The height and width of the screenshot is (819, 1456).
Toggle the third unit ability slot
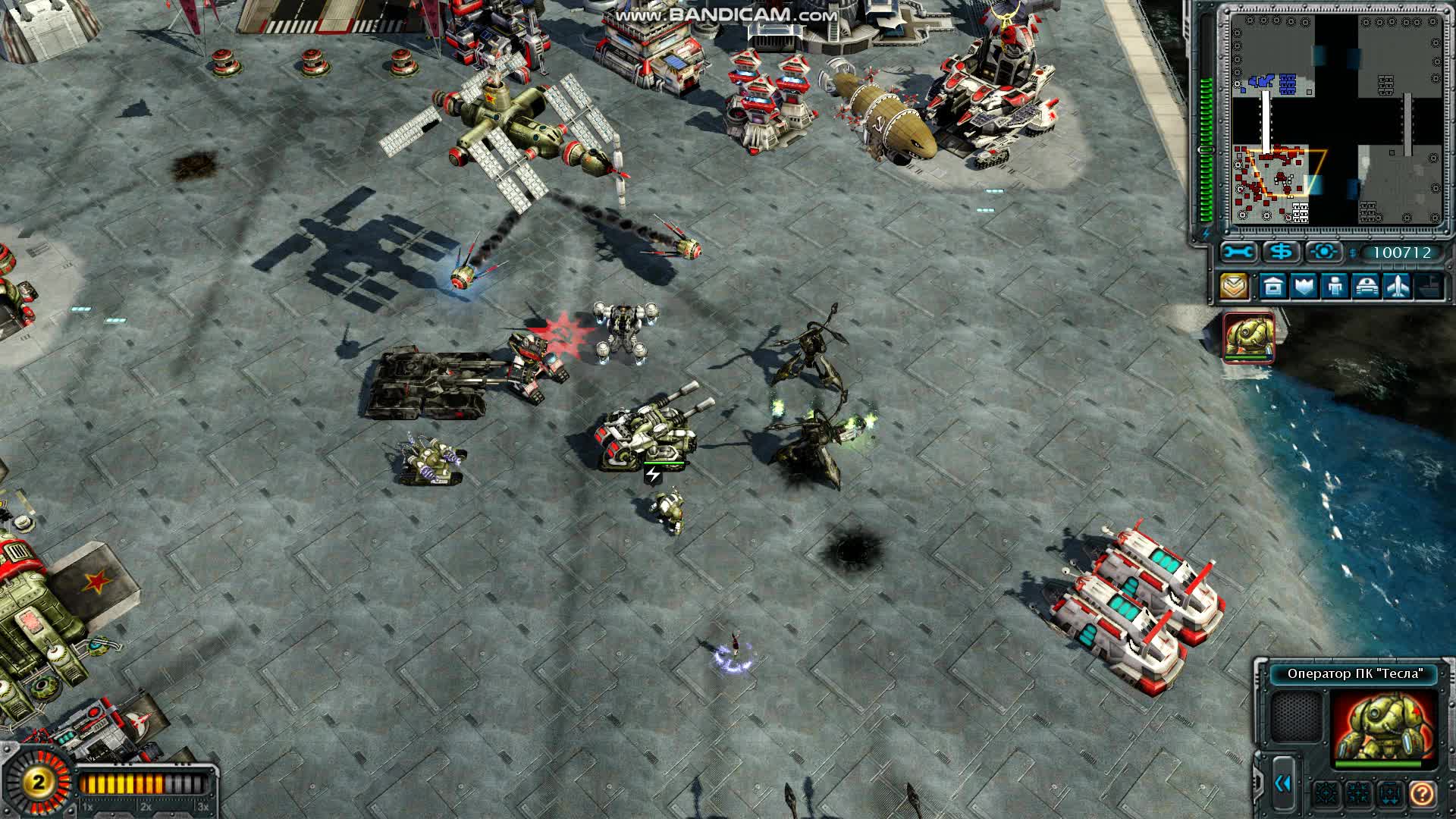pyautogui.click(x=1389, y=794)
